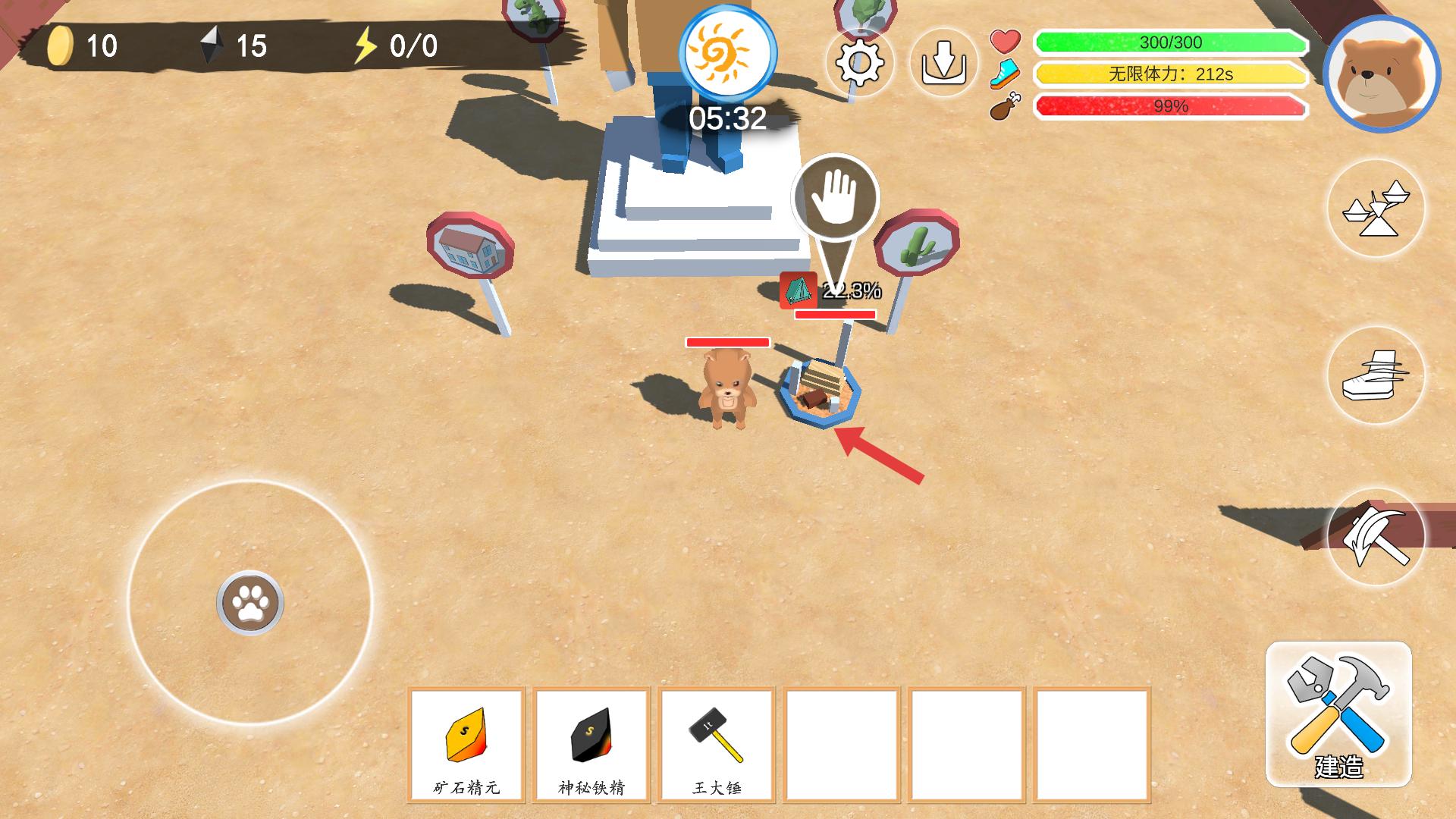Image resolution: width=1456 pixels, height=819 pixels.
Task: Select the 神秘铁精 hotbar slot
Action: tap(591, 744)
